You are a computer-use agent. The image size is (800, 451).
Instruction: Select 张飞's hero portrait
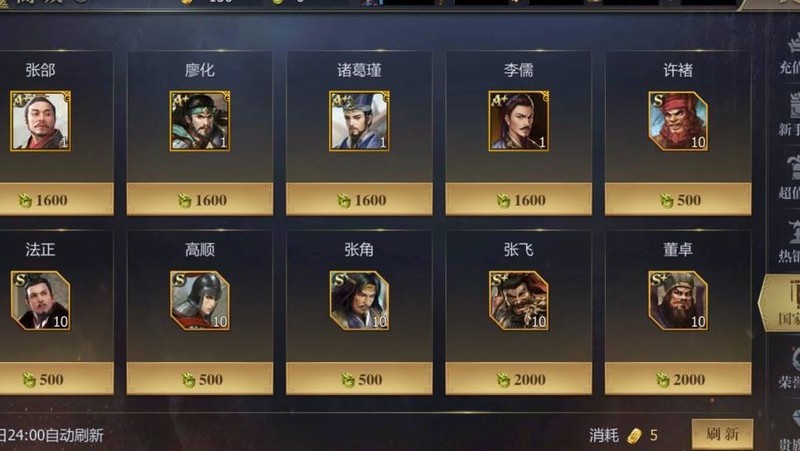click(518, 300)
